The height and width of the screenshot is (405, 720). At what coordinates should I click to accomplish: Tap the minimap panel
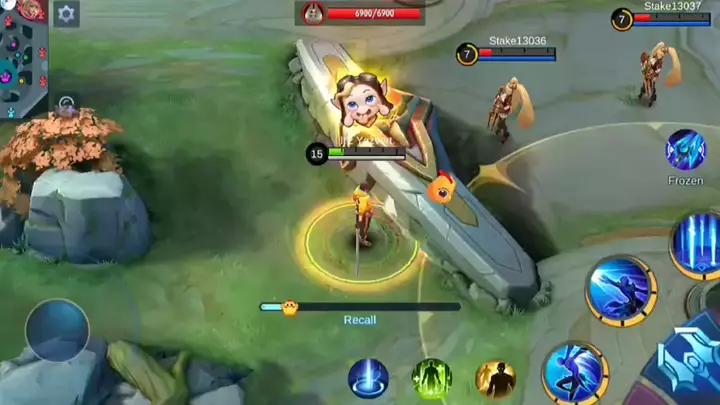[x=24, y=58]
